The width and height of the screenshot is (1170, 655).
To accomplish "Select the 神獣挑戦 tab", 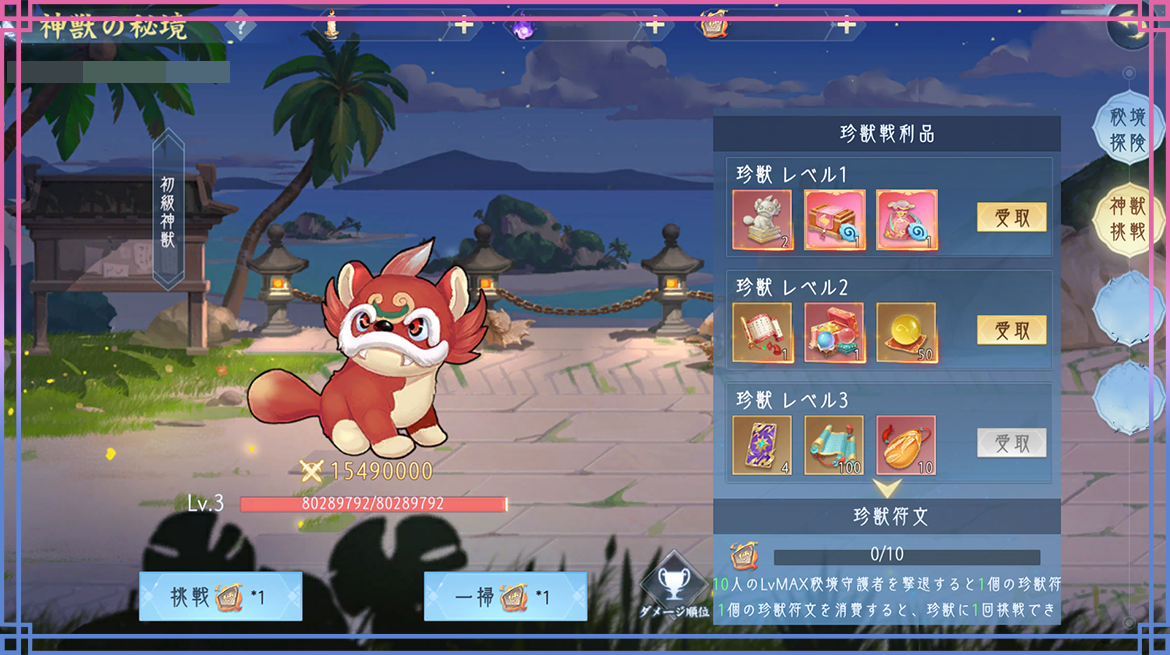I will 1127,220.
